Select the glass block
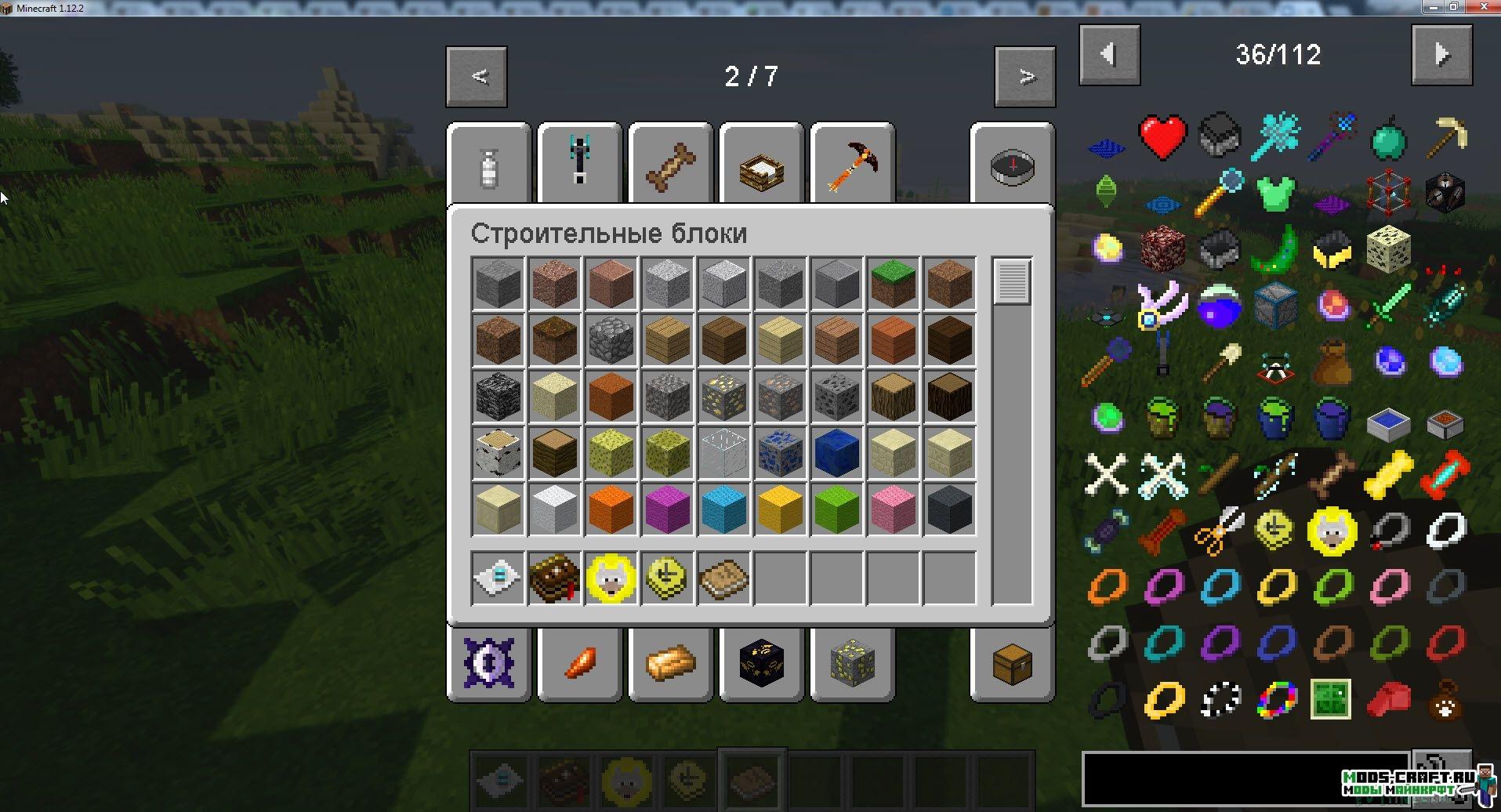Image resolution: width=1501 pixels, height=812 pixels. tap(723, 452)
